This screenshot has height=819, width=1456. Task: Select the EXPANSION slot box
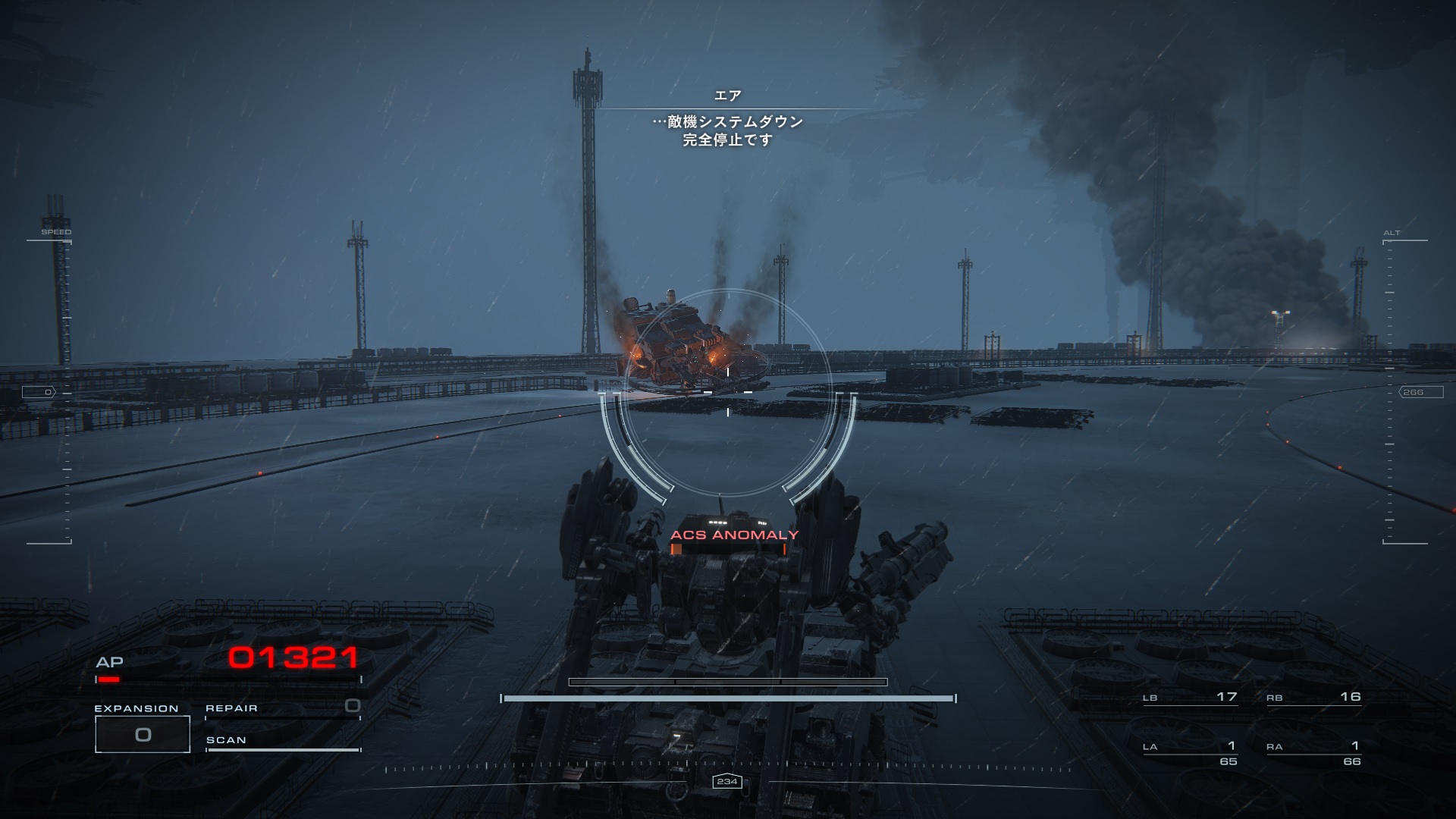click(x=143, y=734)
